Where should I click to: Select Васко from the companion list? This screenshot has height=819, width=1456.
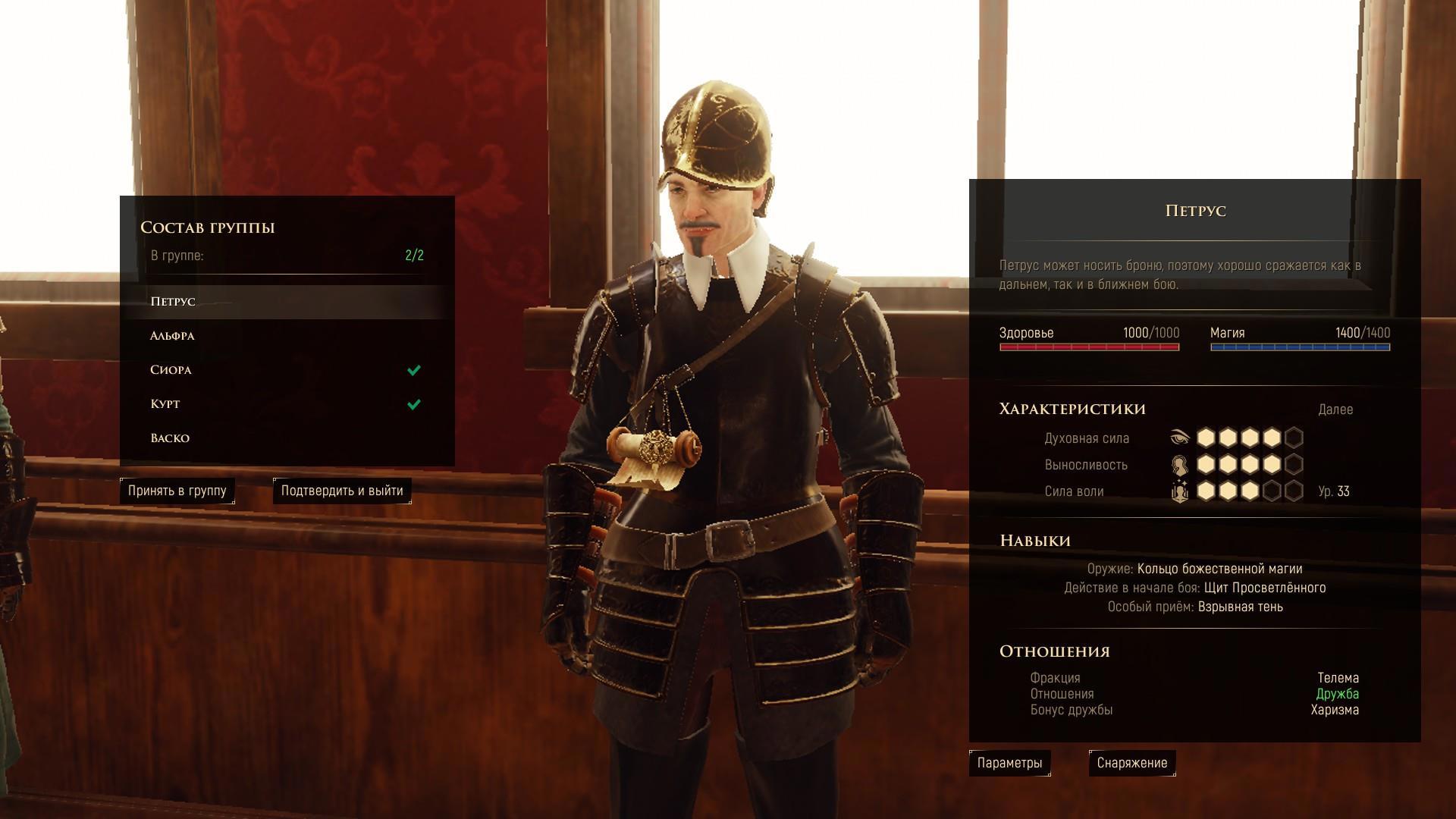pos(170,438)
